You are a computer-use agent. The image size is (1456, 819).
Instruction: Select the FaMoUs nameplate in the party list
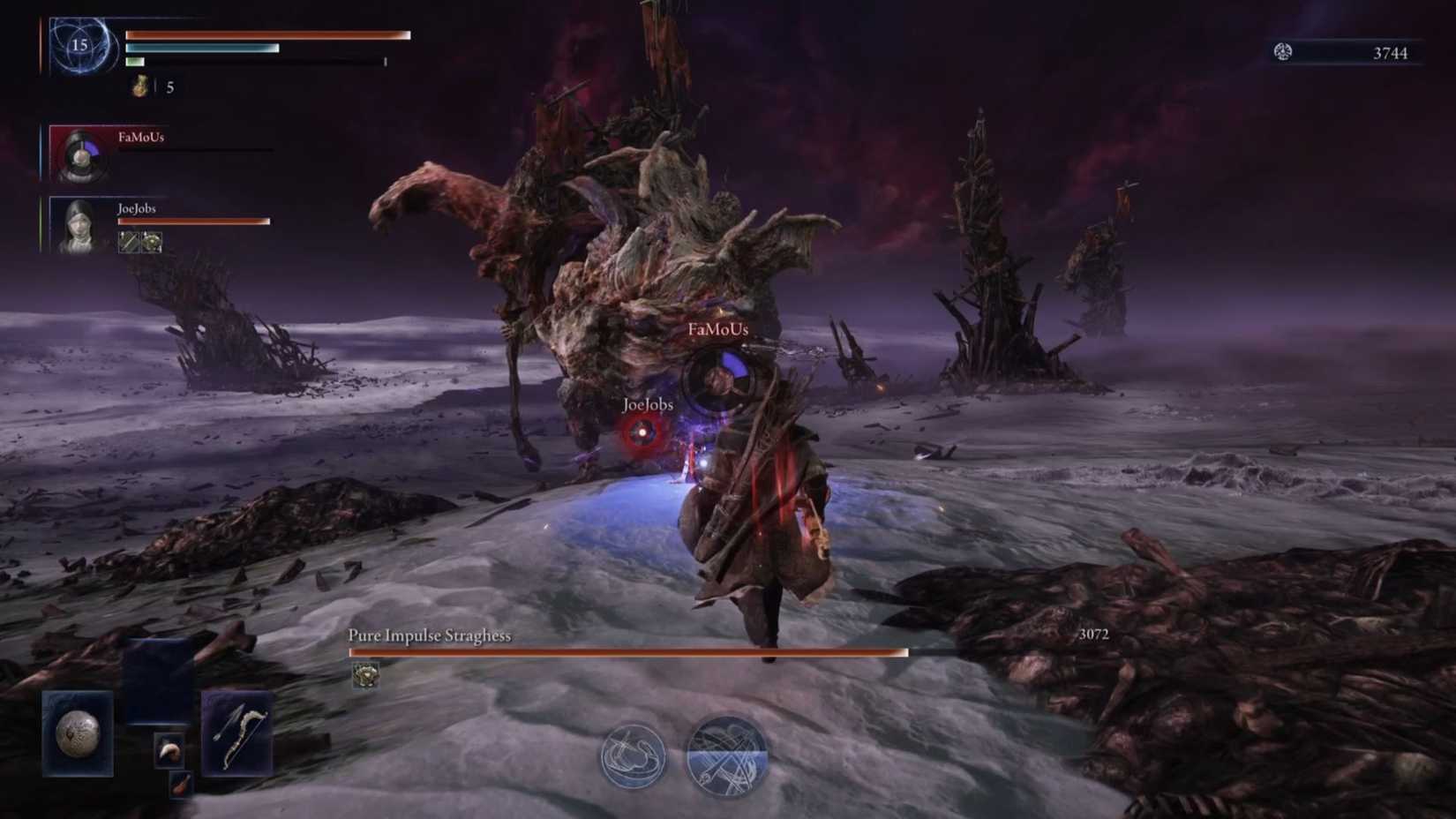[141, 137]
